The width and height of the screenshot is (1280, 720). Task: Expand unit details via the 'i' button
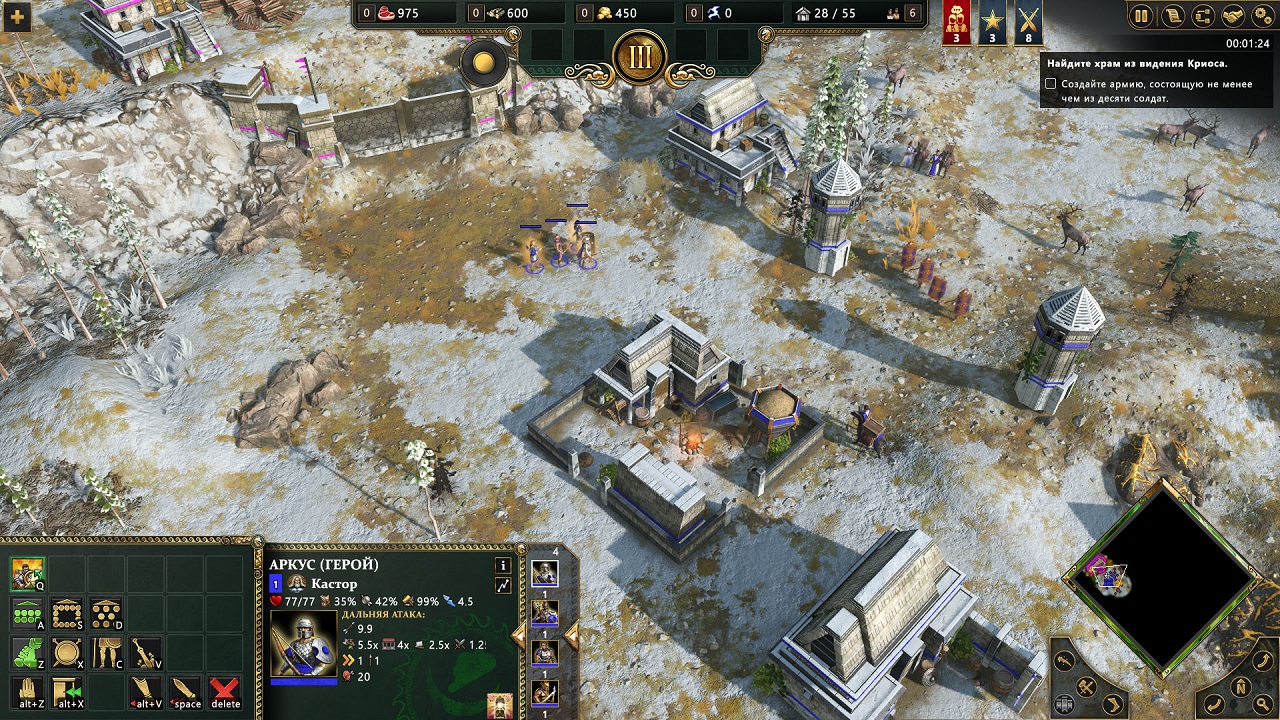tap(503, 566)
